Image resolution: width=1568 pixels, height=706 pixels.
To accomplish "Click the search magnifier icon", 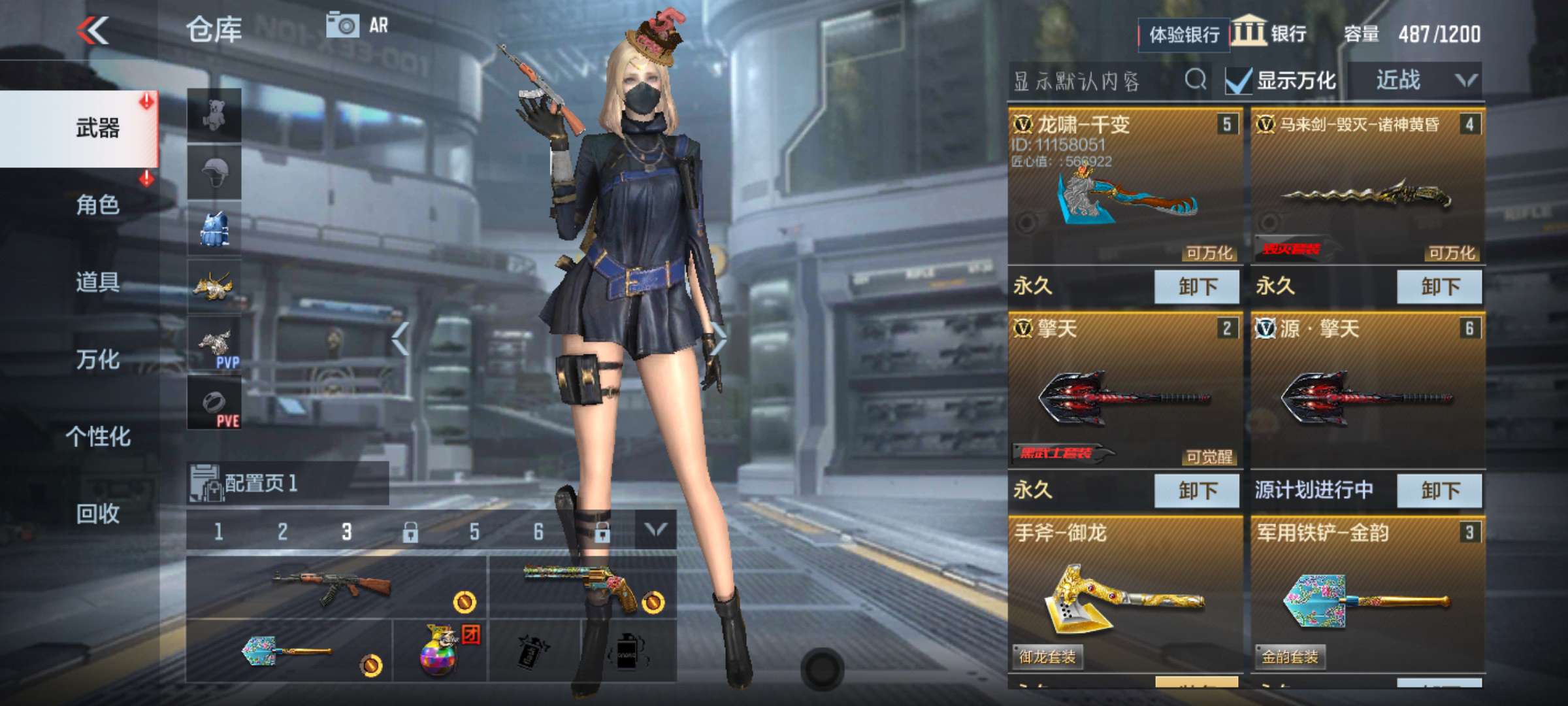I will coord(1196,80).
